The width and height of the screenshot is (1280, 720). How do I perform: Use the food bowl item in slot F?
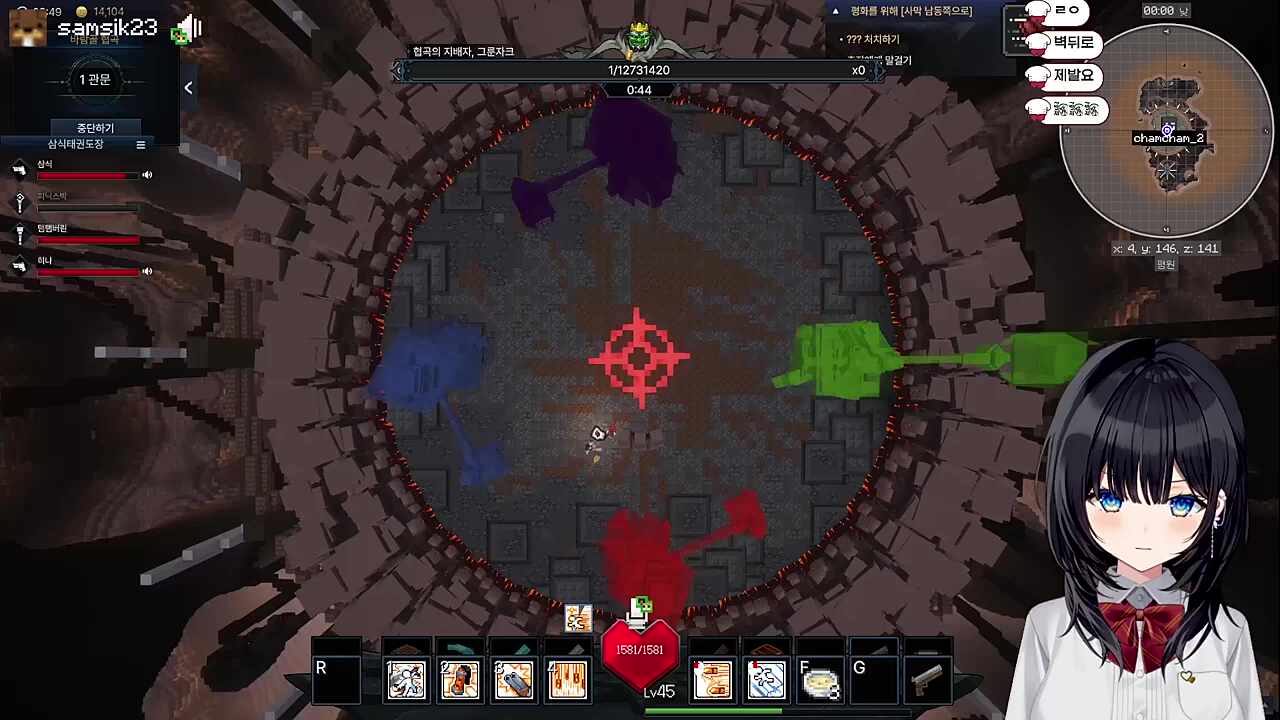tap(820, 681)
